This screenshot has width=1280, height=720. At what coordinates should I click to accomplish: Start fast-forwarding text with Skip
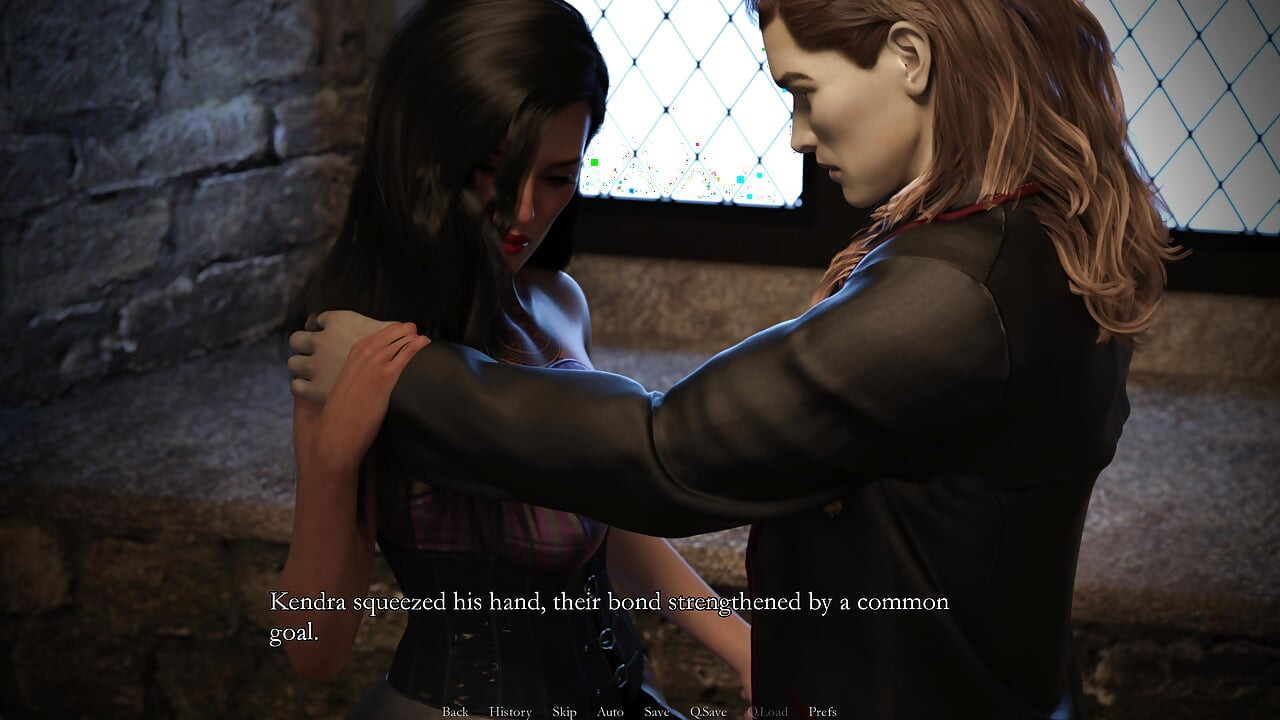pyautogui.click(x=562, y=711)
